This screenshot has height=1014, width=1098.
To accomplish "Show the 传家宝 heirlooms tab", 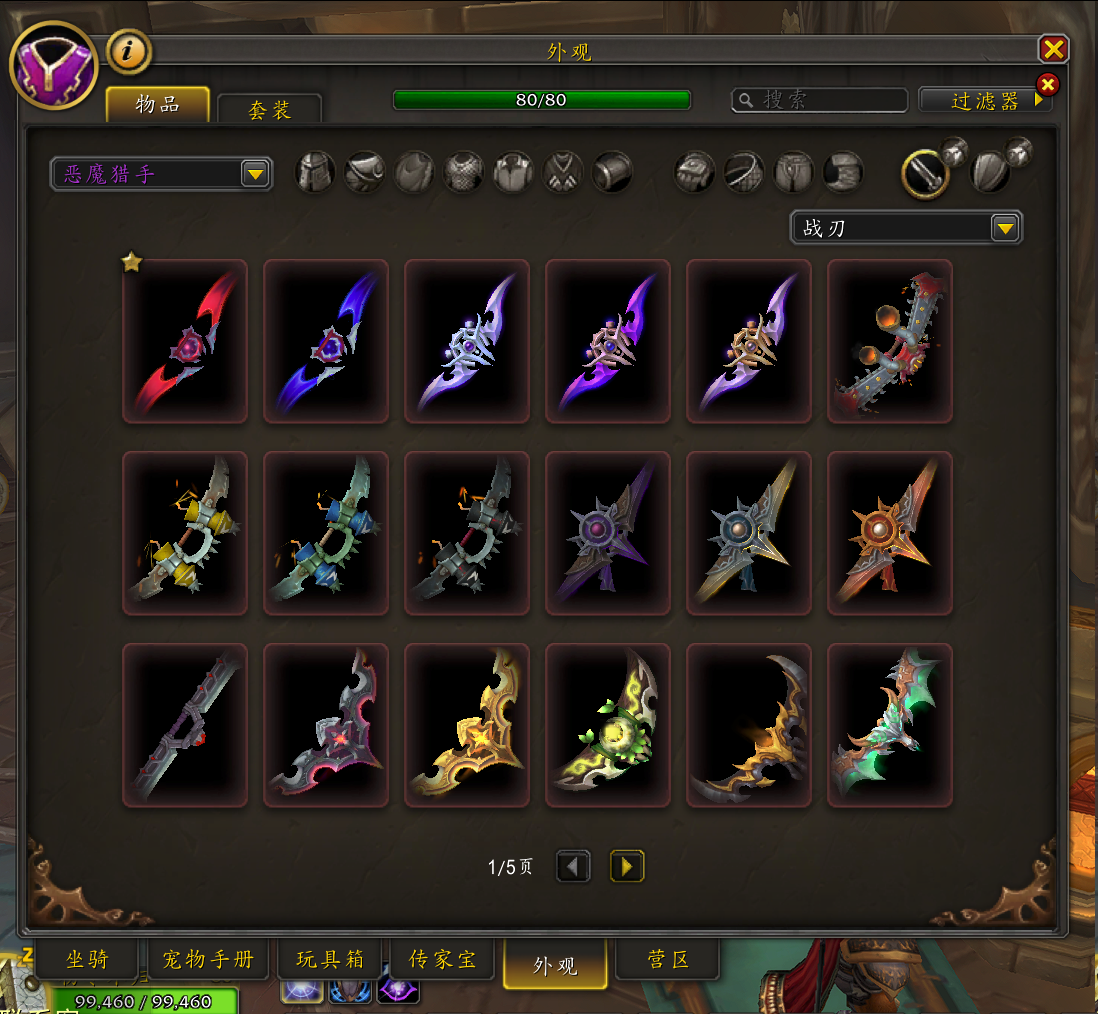I will (442, 960).
